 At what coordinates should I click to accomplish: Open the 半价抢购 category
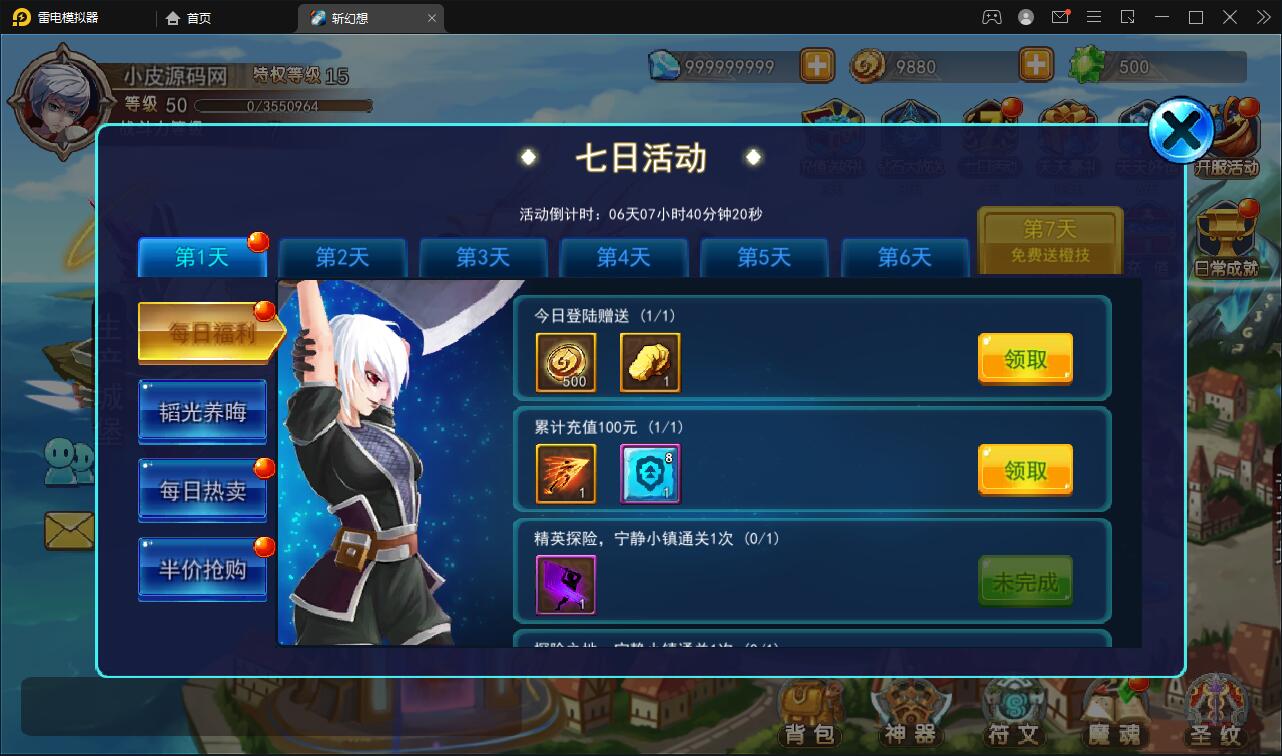(202, 568)
